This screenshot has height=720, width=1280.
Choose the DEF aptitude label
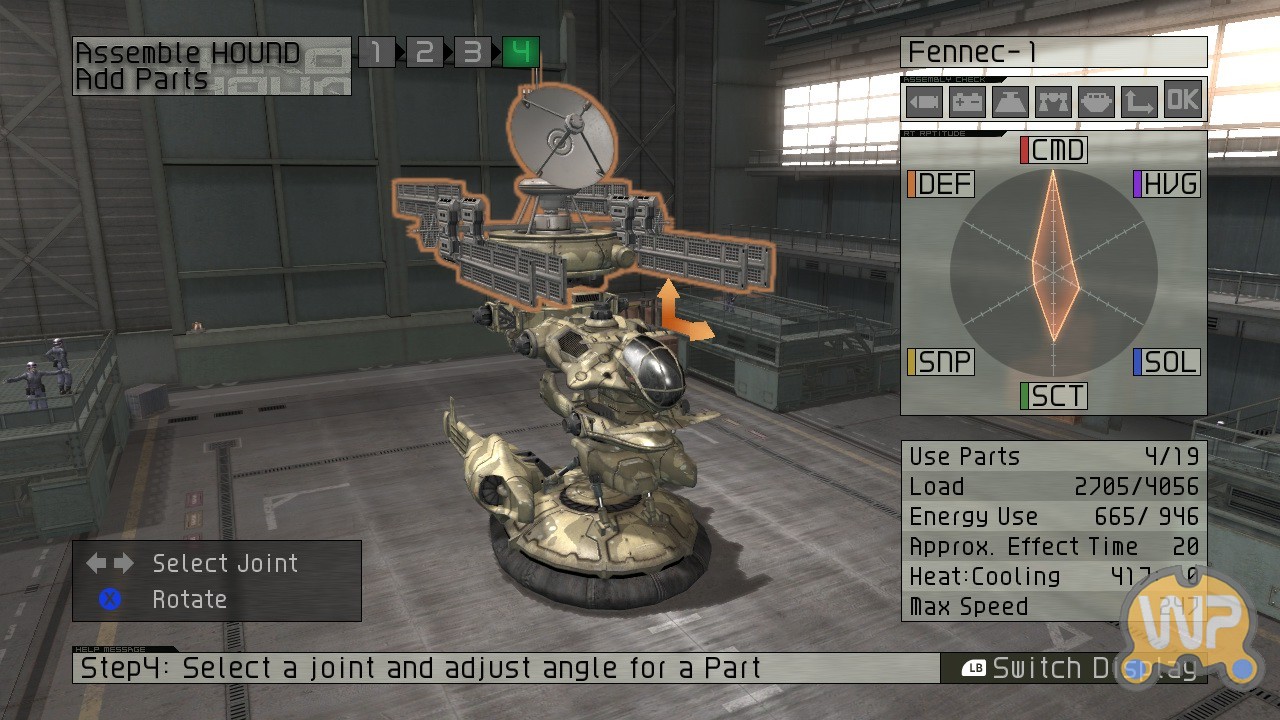[941, 184]
